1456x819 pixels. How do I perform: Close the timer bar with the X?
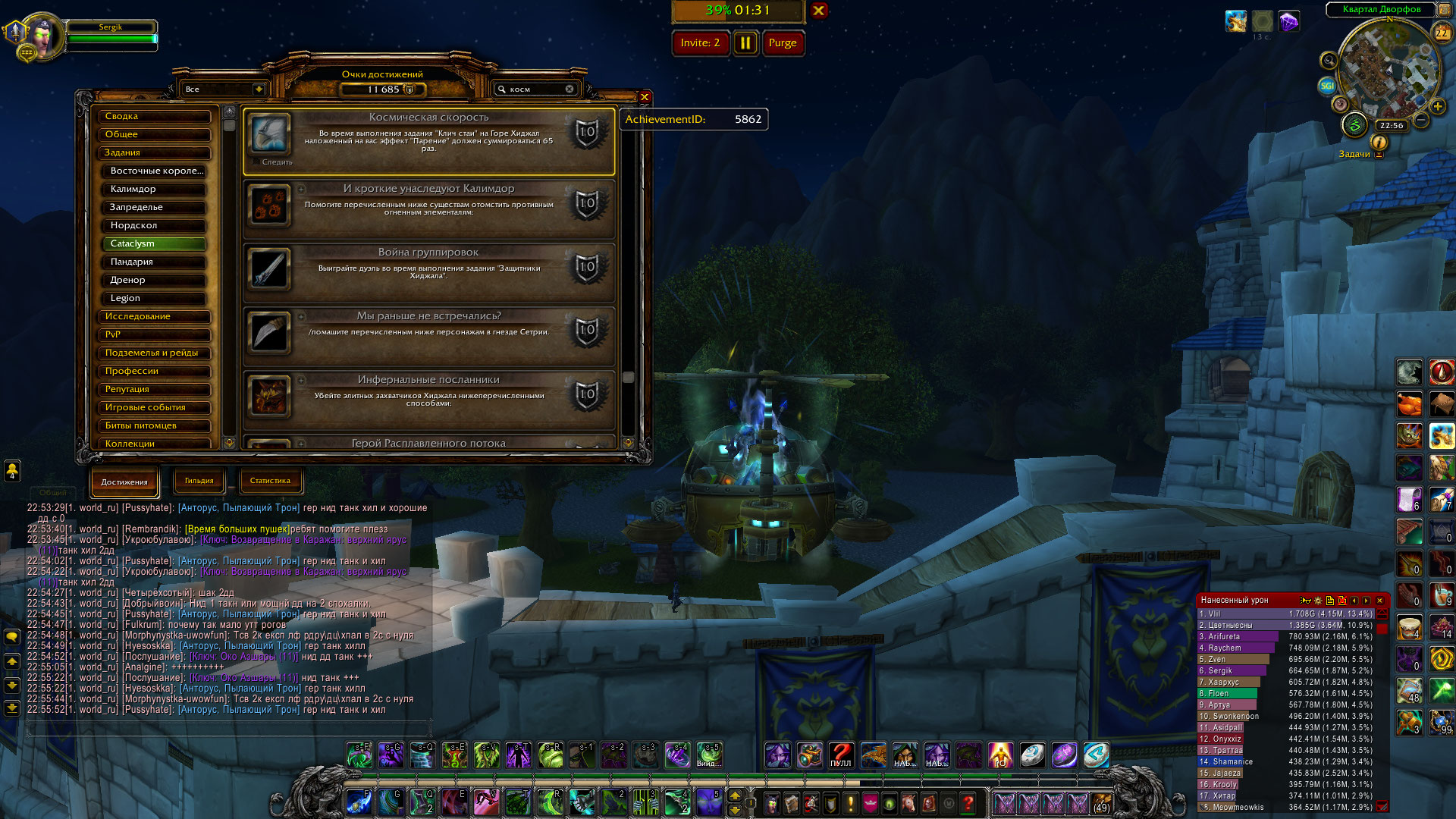pos(819,11)
